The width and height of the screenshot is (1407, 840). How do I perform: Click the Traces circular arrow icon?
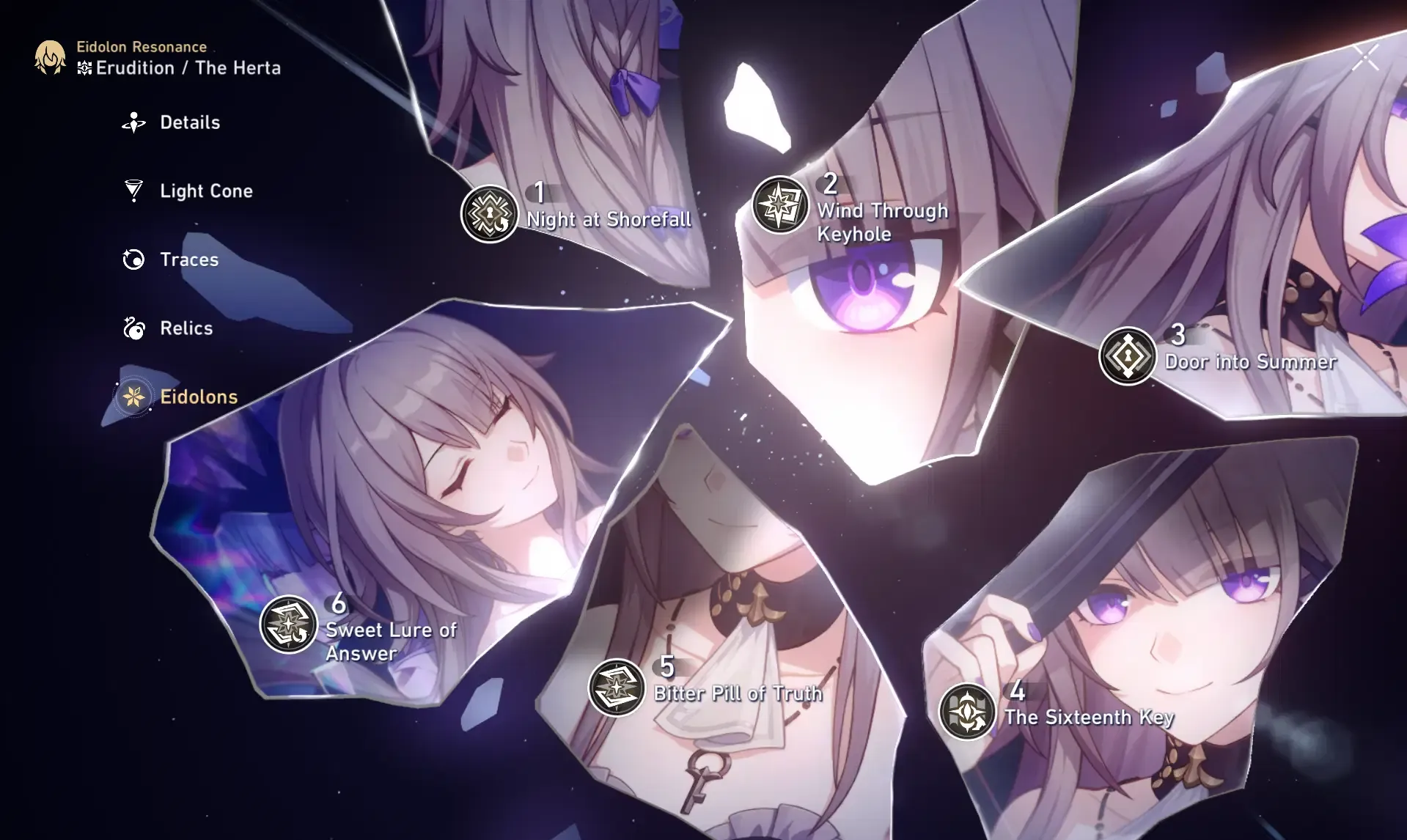[132, 259]
